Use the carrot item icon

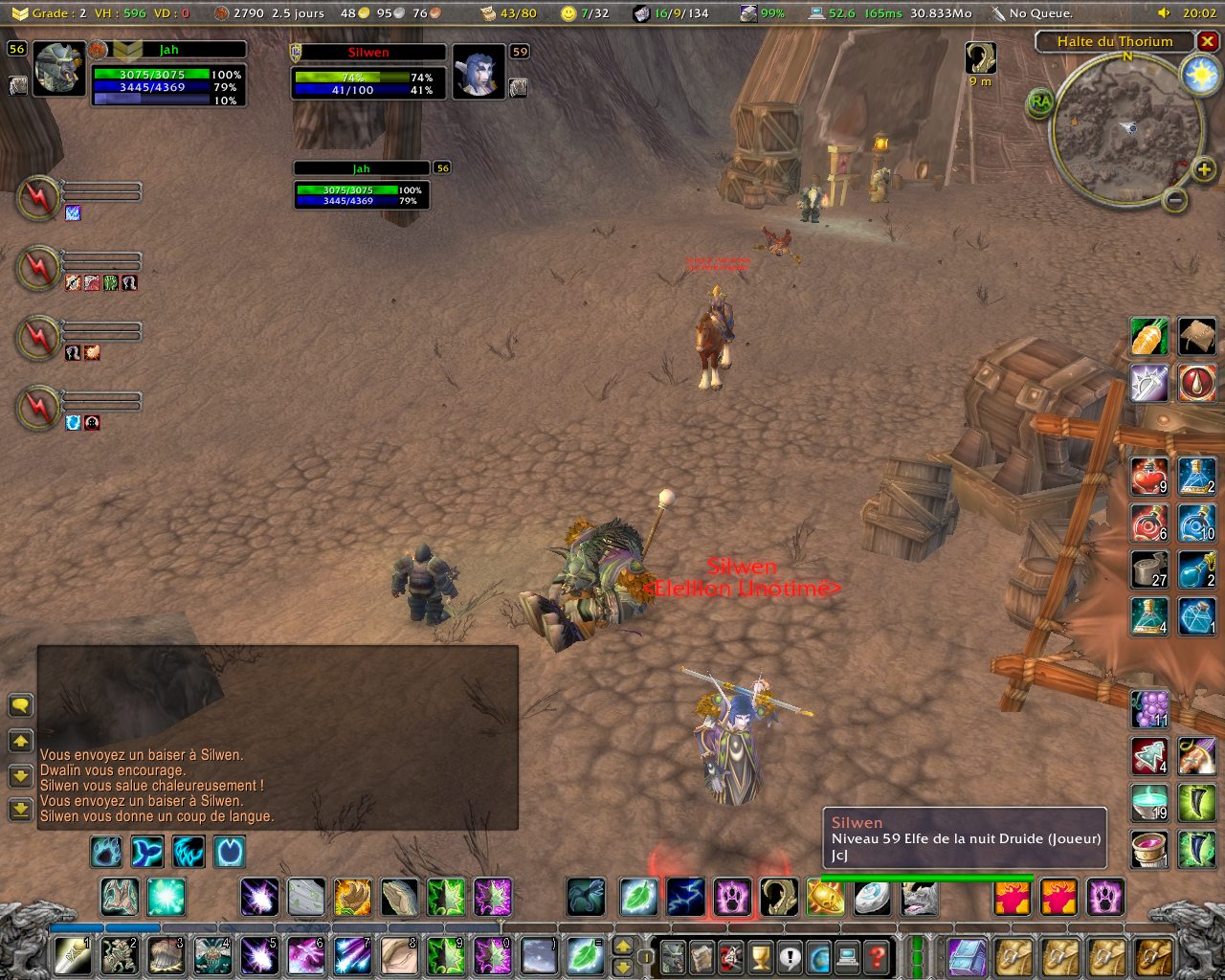[x=1149, y=336]
